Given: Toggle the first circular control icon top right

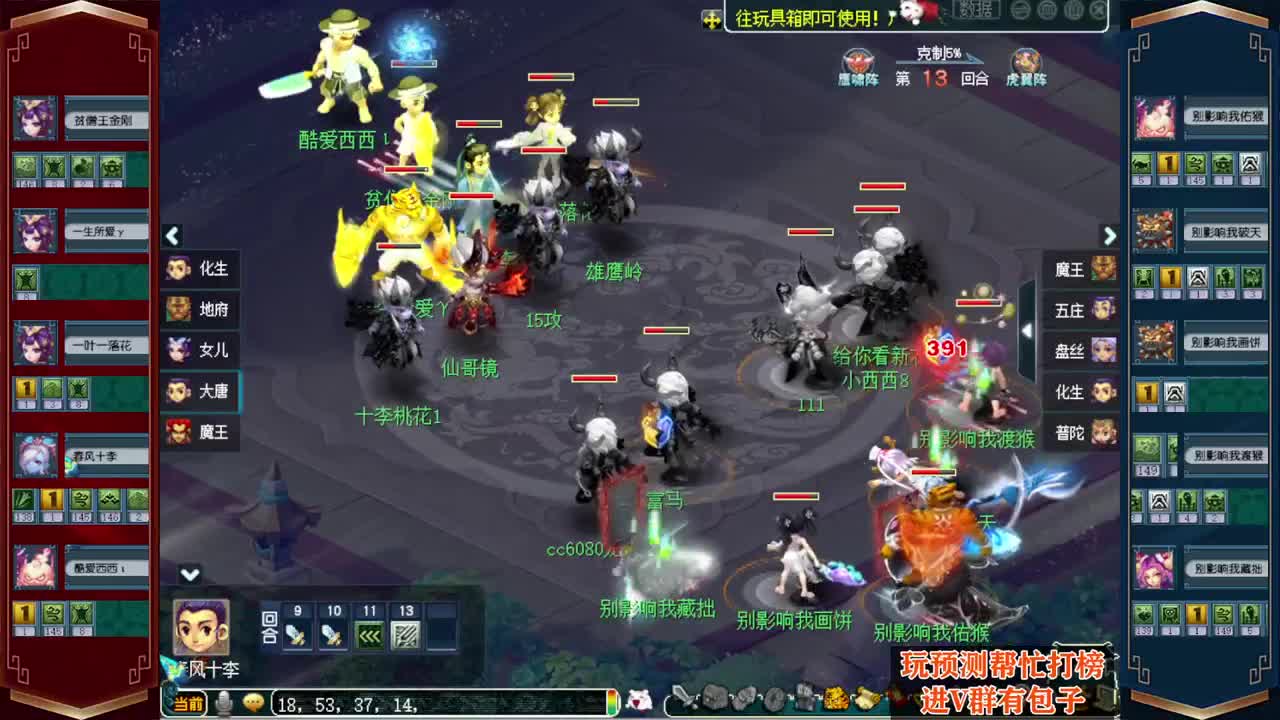Looking at the screenshot, I should click(1021, 10).
